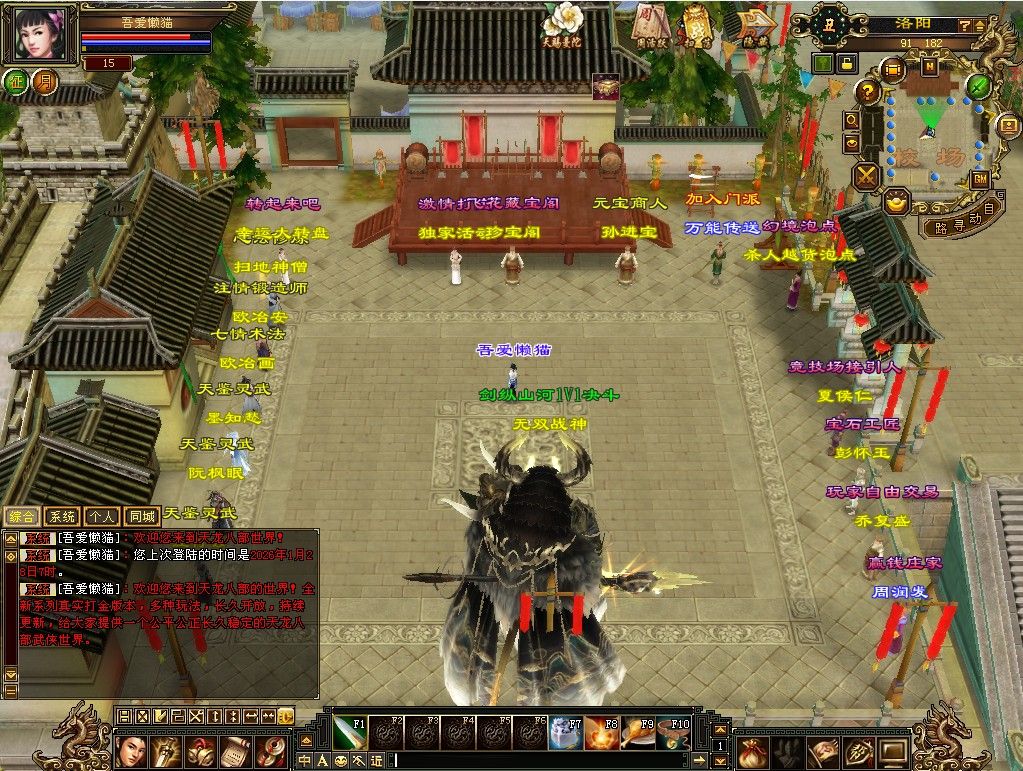Image resolution: width=1023 pixels, height=771 pixels.
Task: Use the F1 green blade skill
Action: pos(349,733)
